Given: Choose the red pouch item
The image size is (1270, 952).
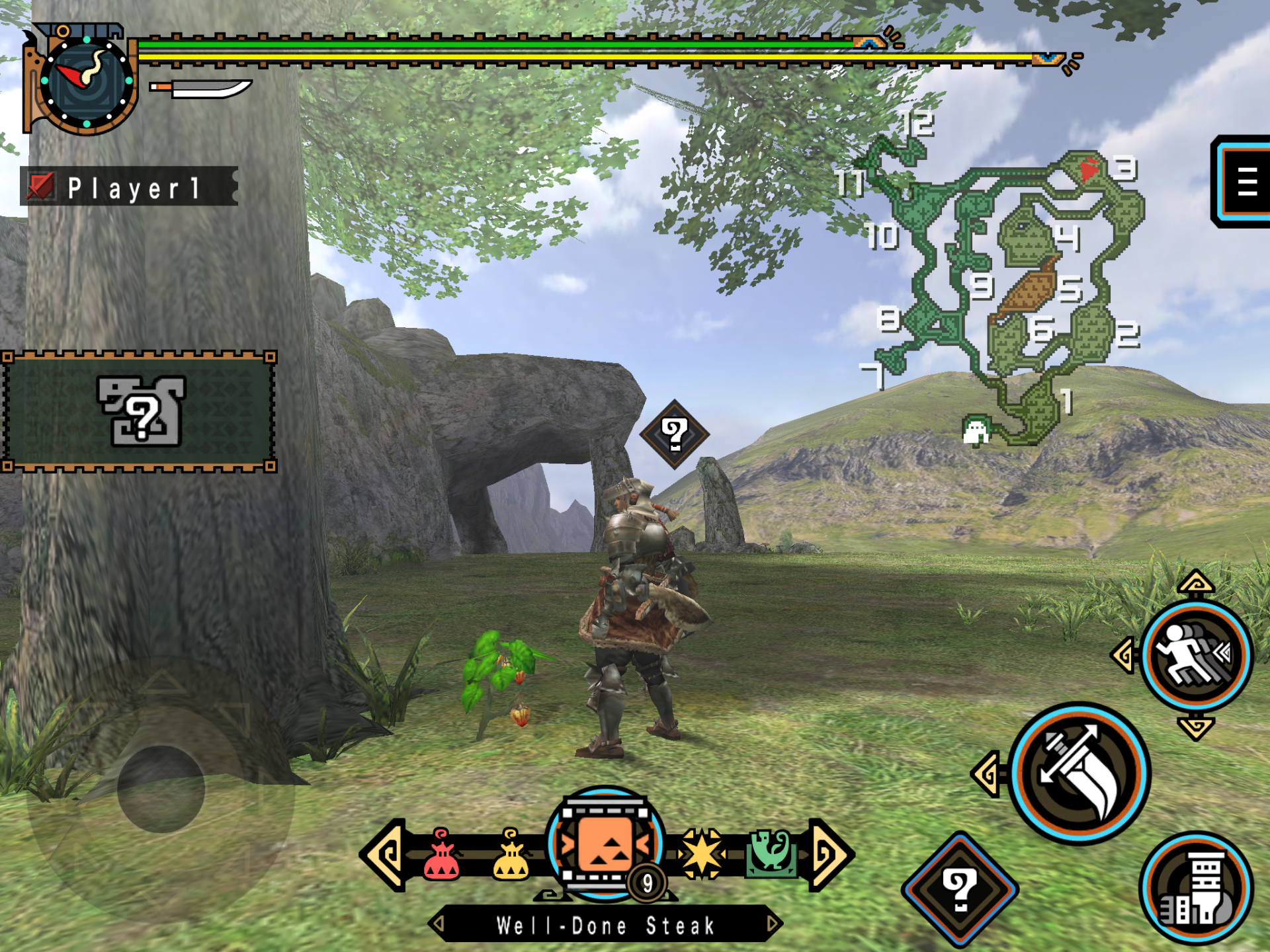Looking at the screenshot, I should coord(442,855).
